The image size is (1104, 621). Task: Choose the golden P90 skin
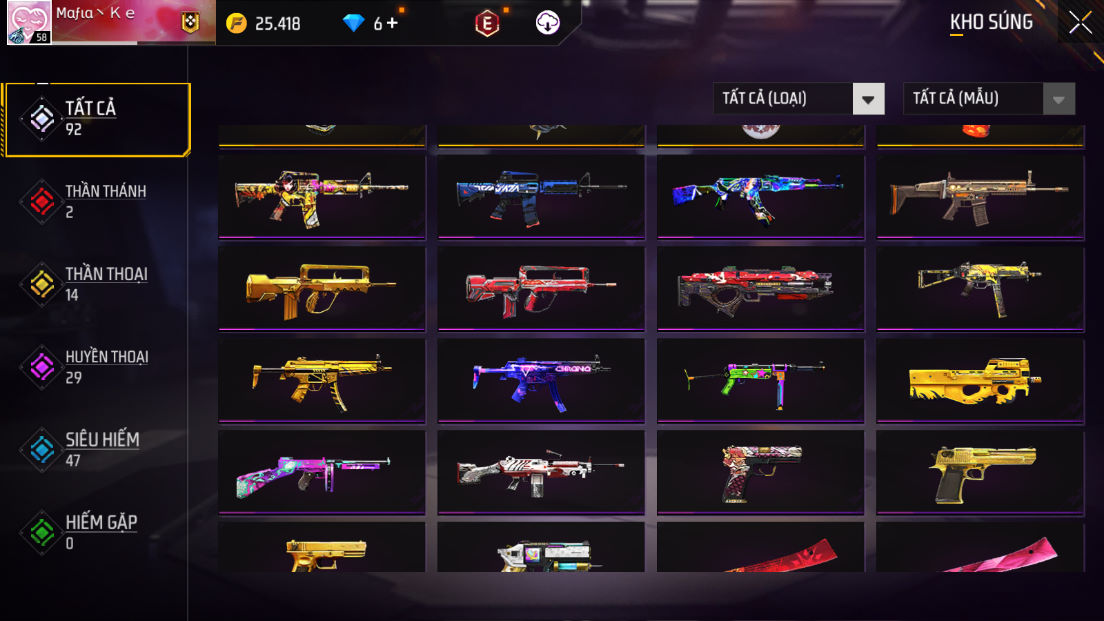pos(980,379)
